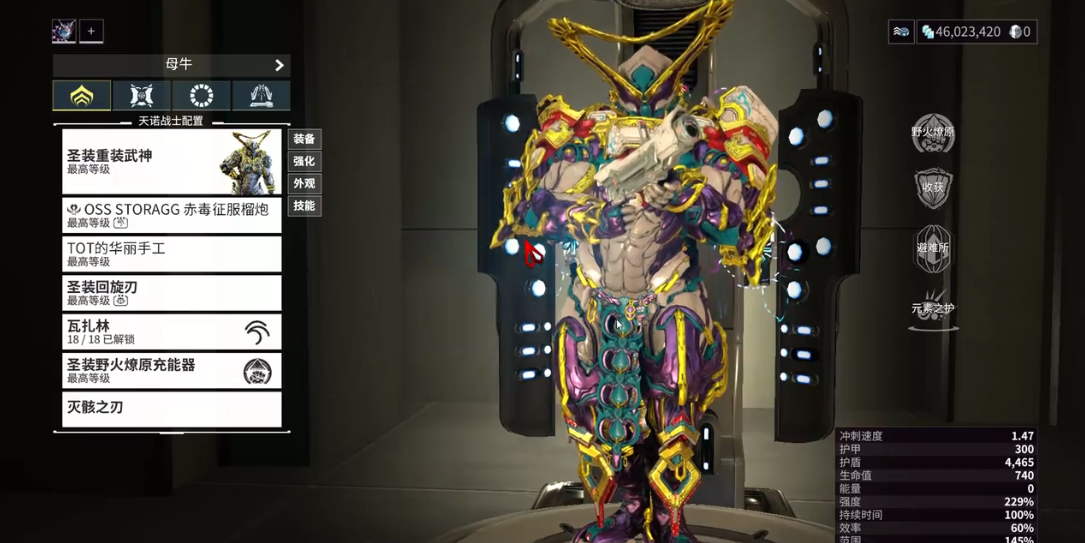Choose the TOT的华丽手工 weapon slot
The image size is (1085, 543).
pos(171,254)
